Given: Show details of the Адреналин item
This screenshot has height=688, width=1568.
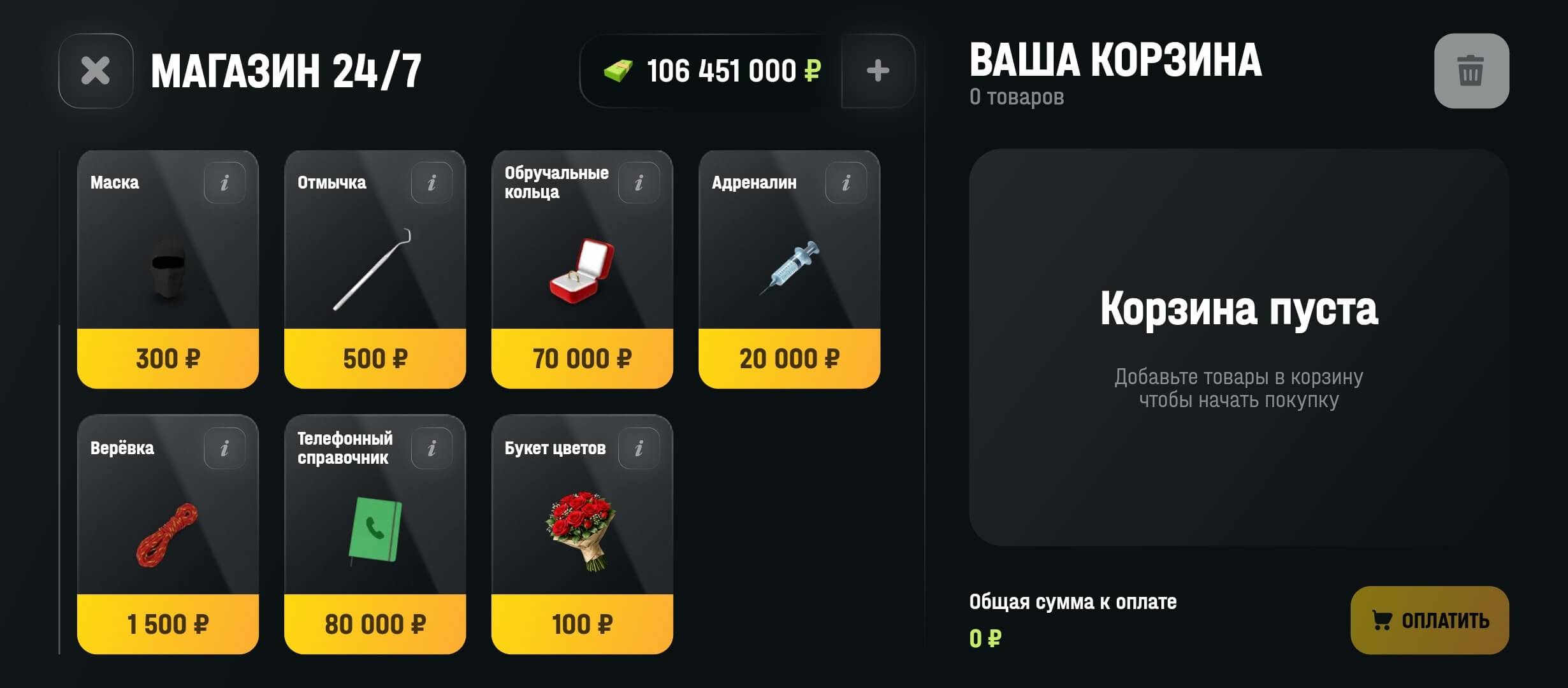Looking at the screenshot, I should tap(846, 183).
